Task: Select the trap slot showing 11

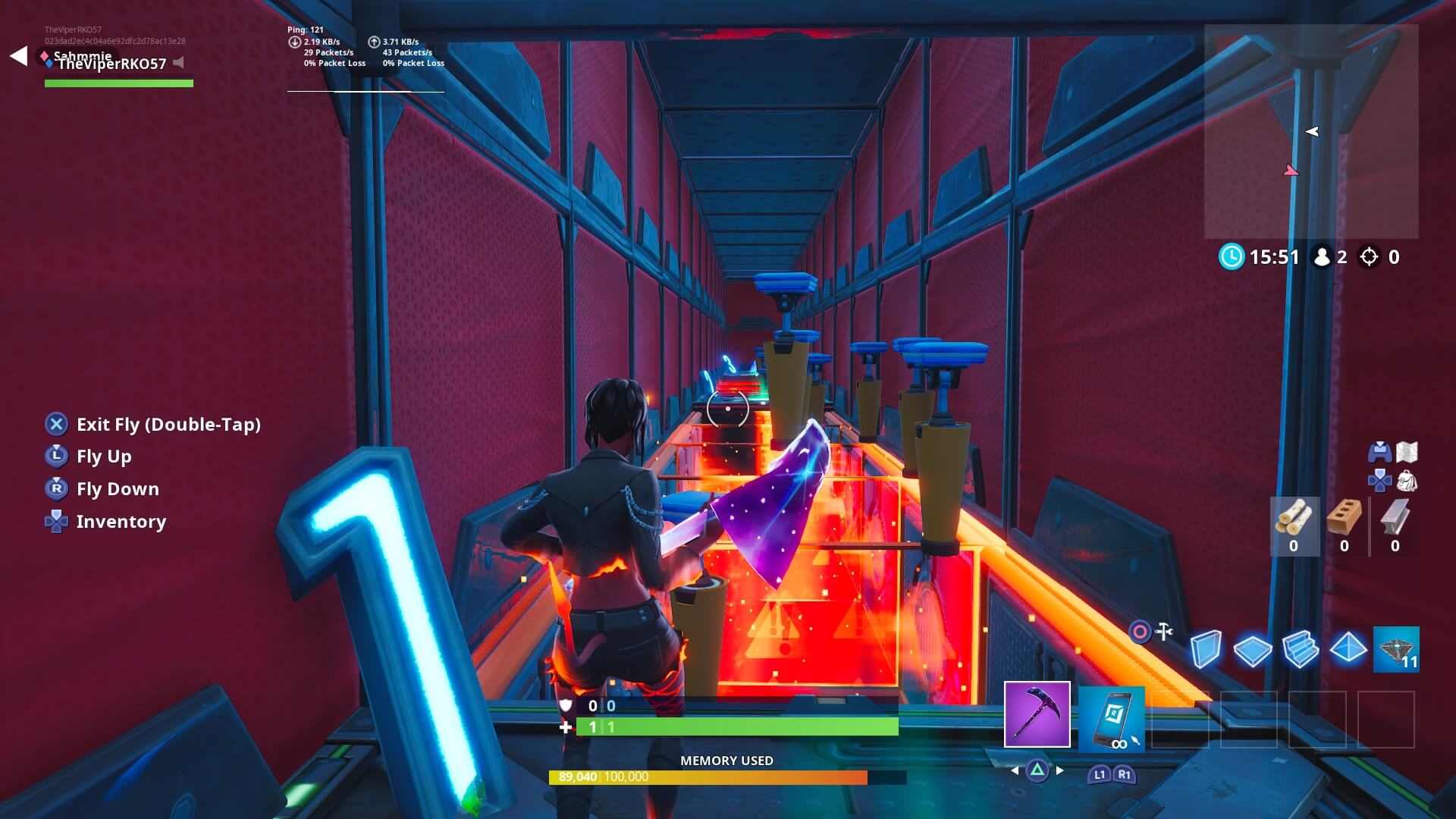Action: pyautogui.click(x=1395, y=649)
